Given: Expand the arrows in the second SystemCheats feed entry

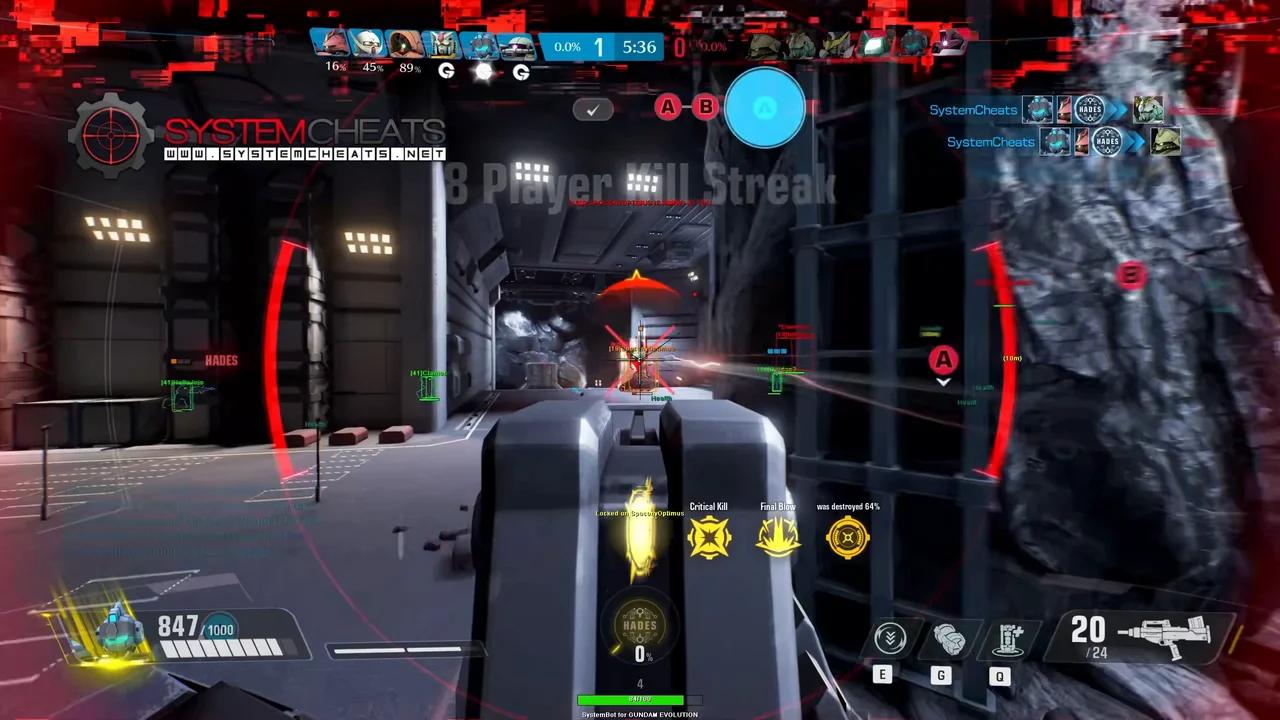Looking at the screenshot, I should tap(1137, 141).
